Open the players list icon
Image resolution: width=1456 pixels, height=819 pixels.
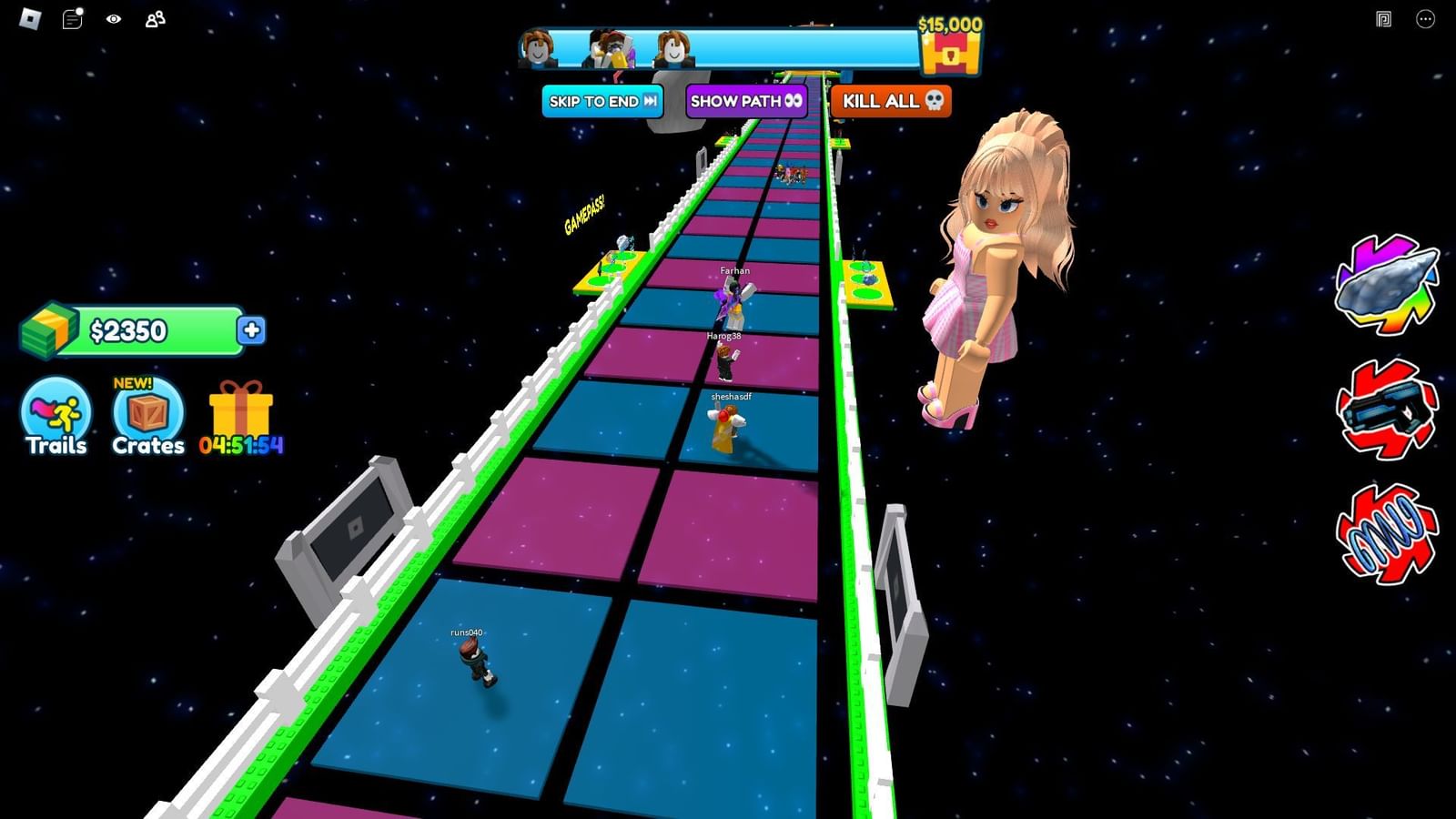155,18
